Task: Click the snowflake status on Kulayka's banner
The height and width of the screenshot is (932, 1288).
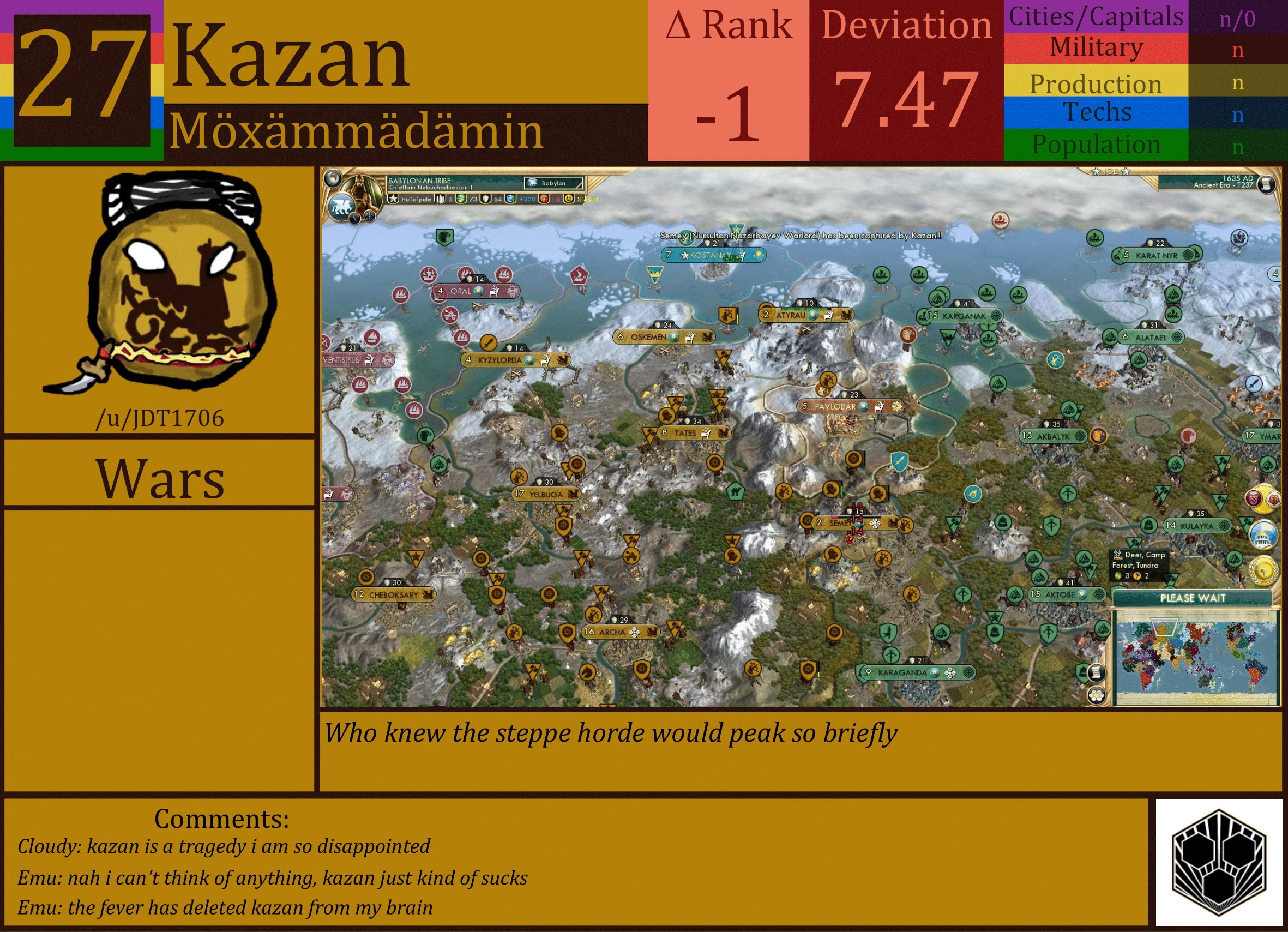Action: click(x=1225, y=525)
